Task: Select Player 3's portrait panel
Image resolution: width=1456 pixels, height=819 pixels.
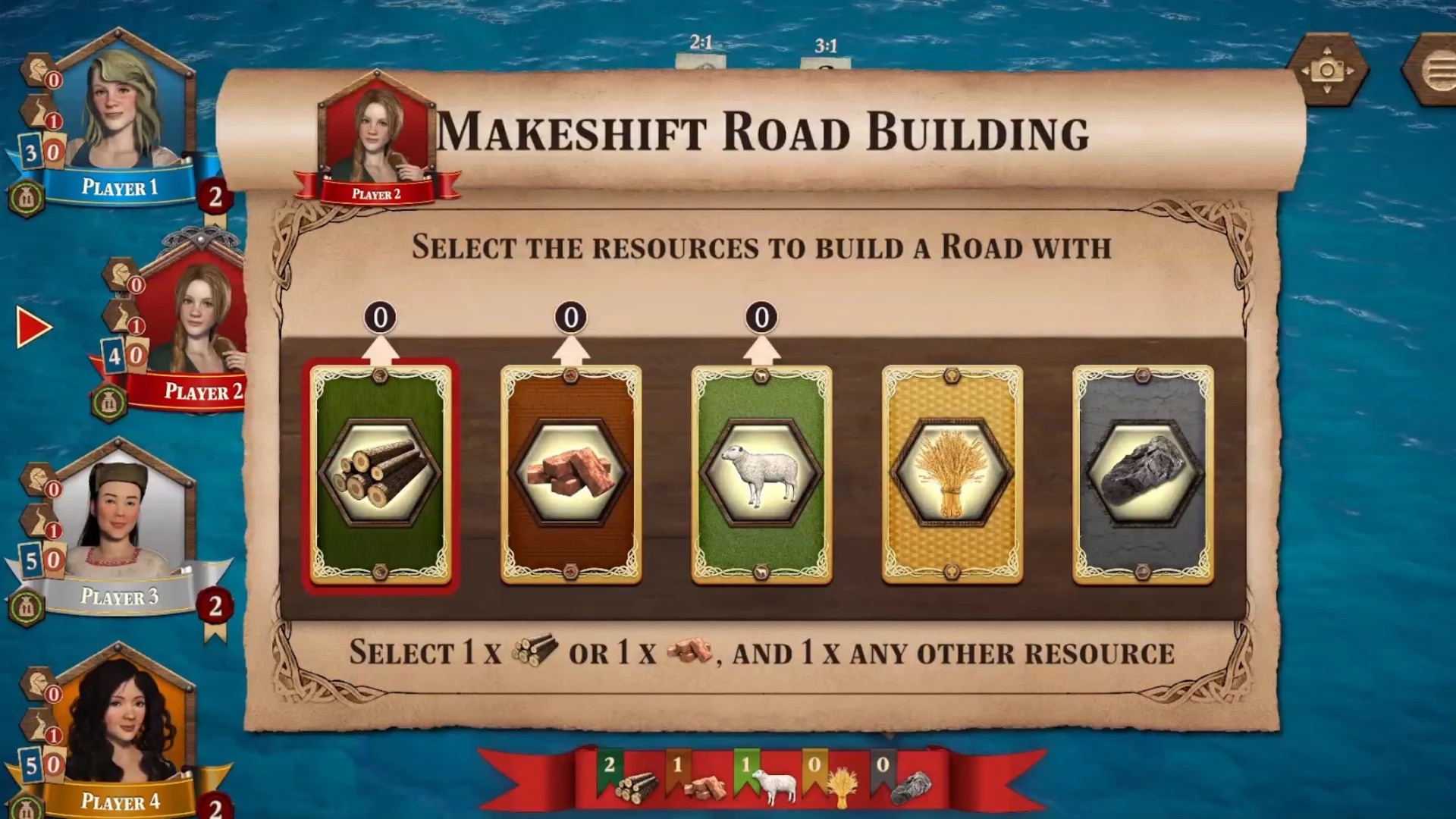Action: (x=118, y=523)
